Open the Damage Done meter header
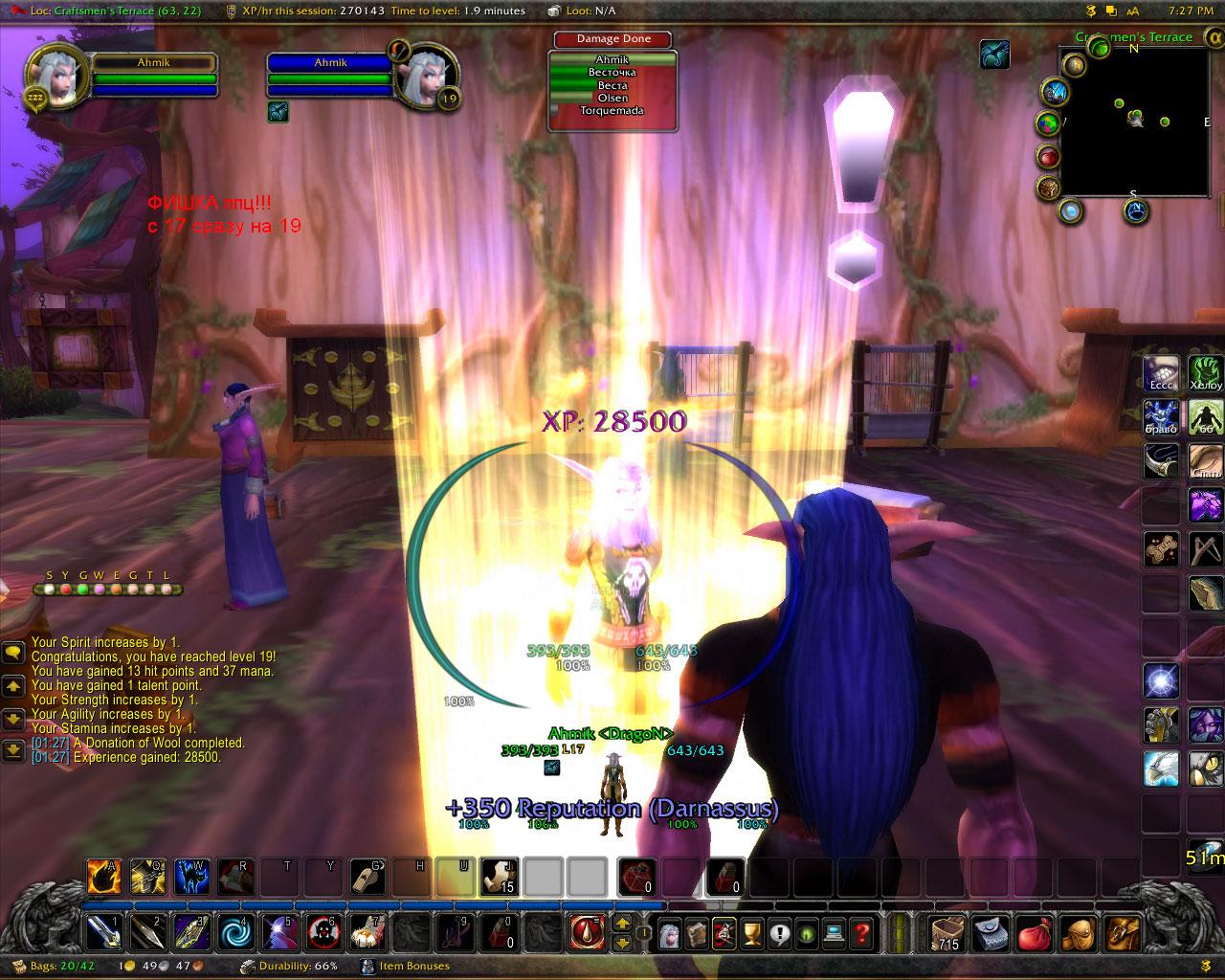The height and width of the screenshot is (980, 1225). [613, 39]
